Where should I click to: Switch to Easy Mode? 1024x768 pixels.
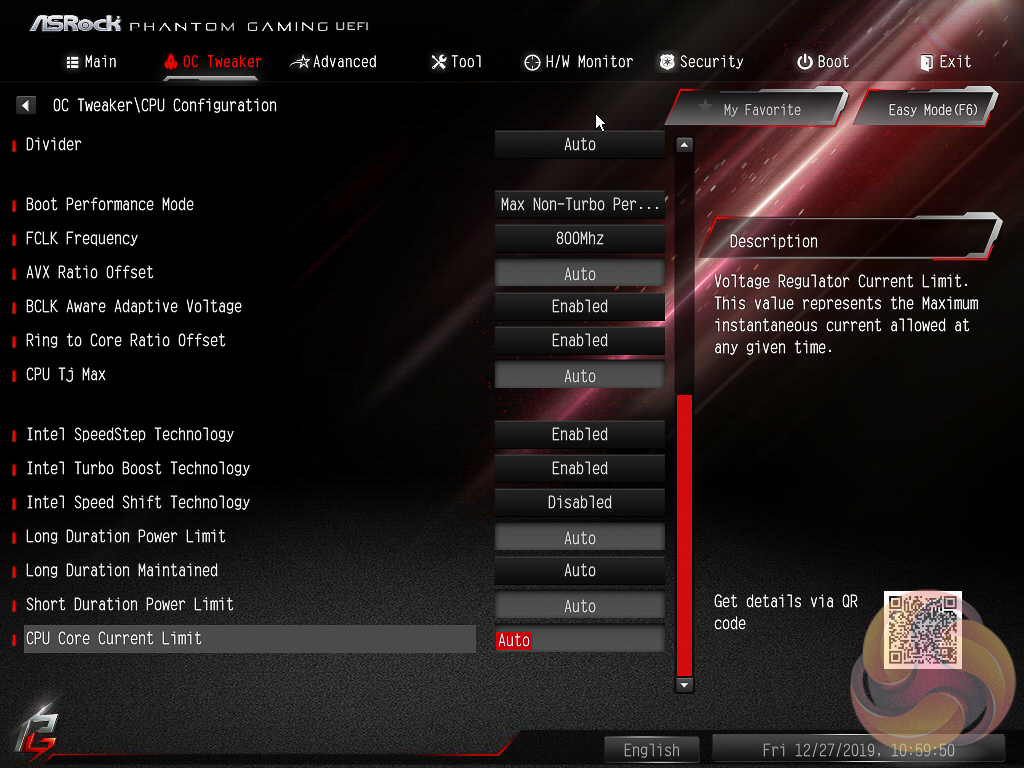926,109
